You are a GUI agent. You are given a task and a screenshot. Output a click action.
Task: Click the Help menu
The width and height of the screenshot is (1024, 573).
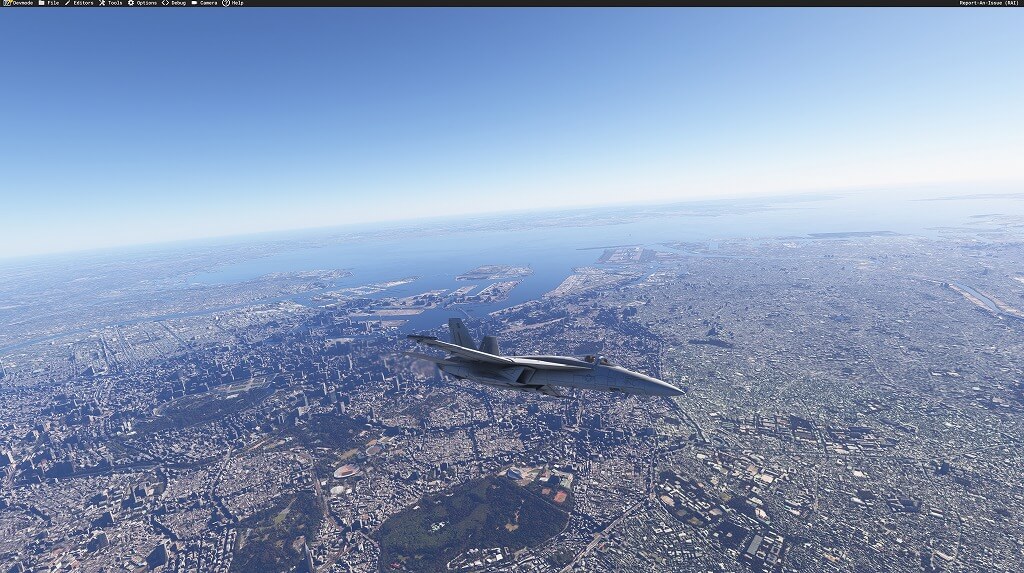click(233, 3)
